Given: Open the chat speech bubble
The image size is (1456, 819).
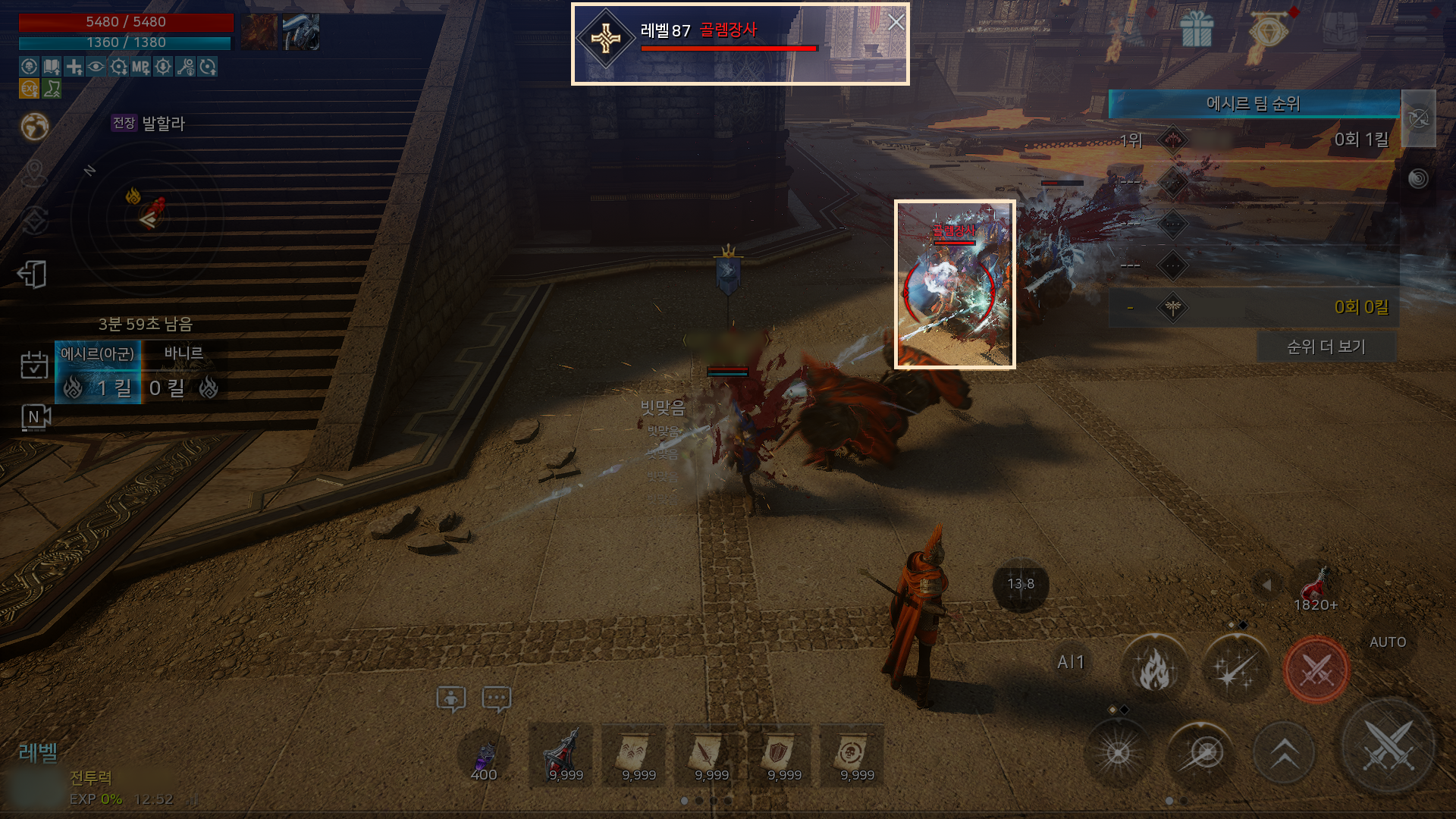Looking at the screenshot, I should 497,698.
